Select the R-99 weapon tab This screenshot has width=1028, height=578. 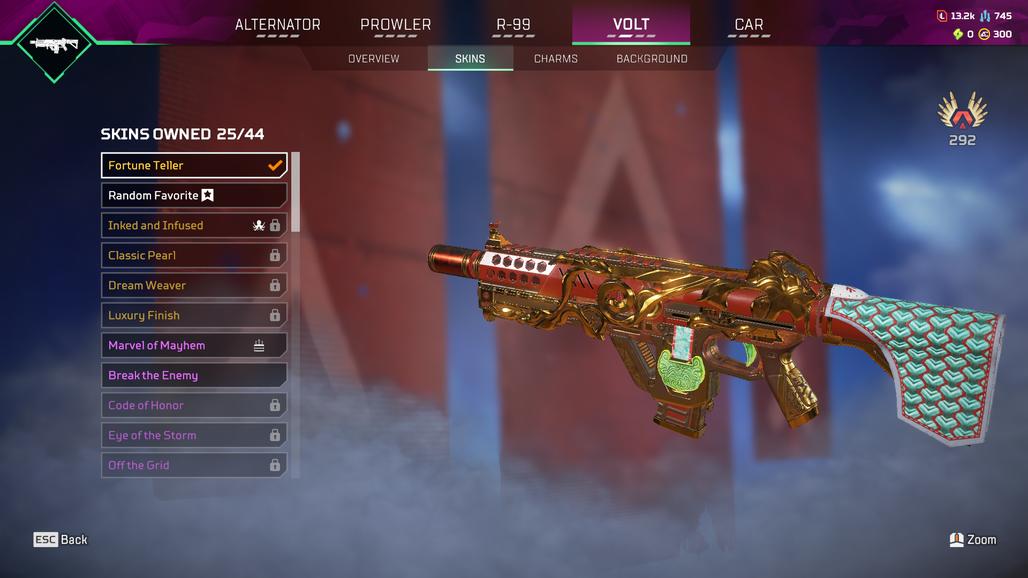click(x=515, y=25)
